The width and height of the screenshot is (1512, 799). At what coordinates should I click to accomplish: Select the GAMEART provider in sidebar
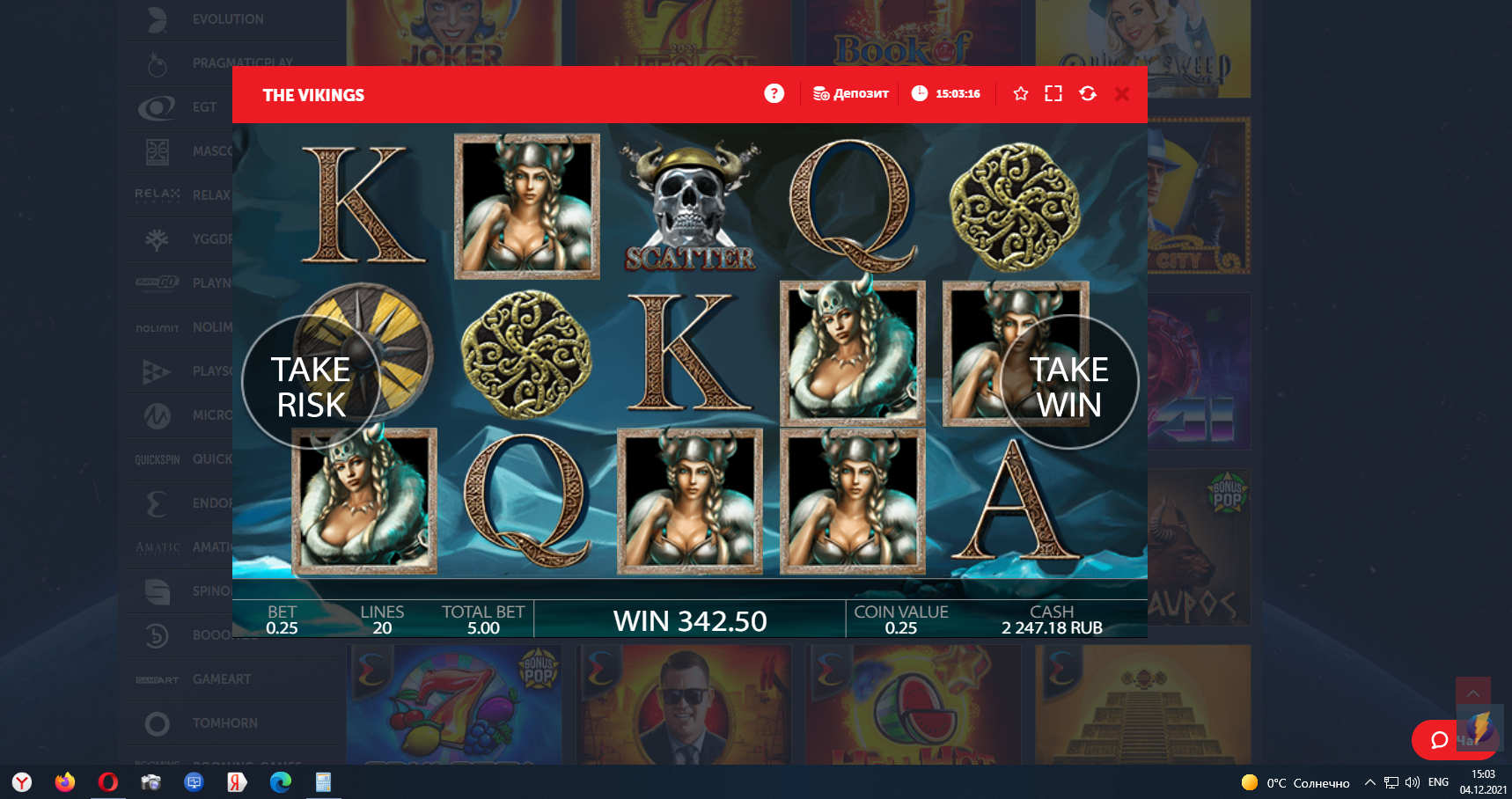(x=221, y=679)
